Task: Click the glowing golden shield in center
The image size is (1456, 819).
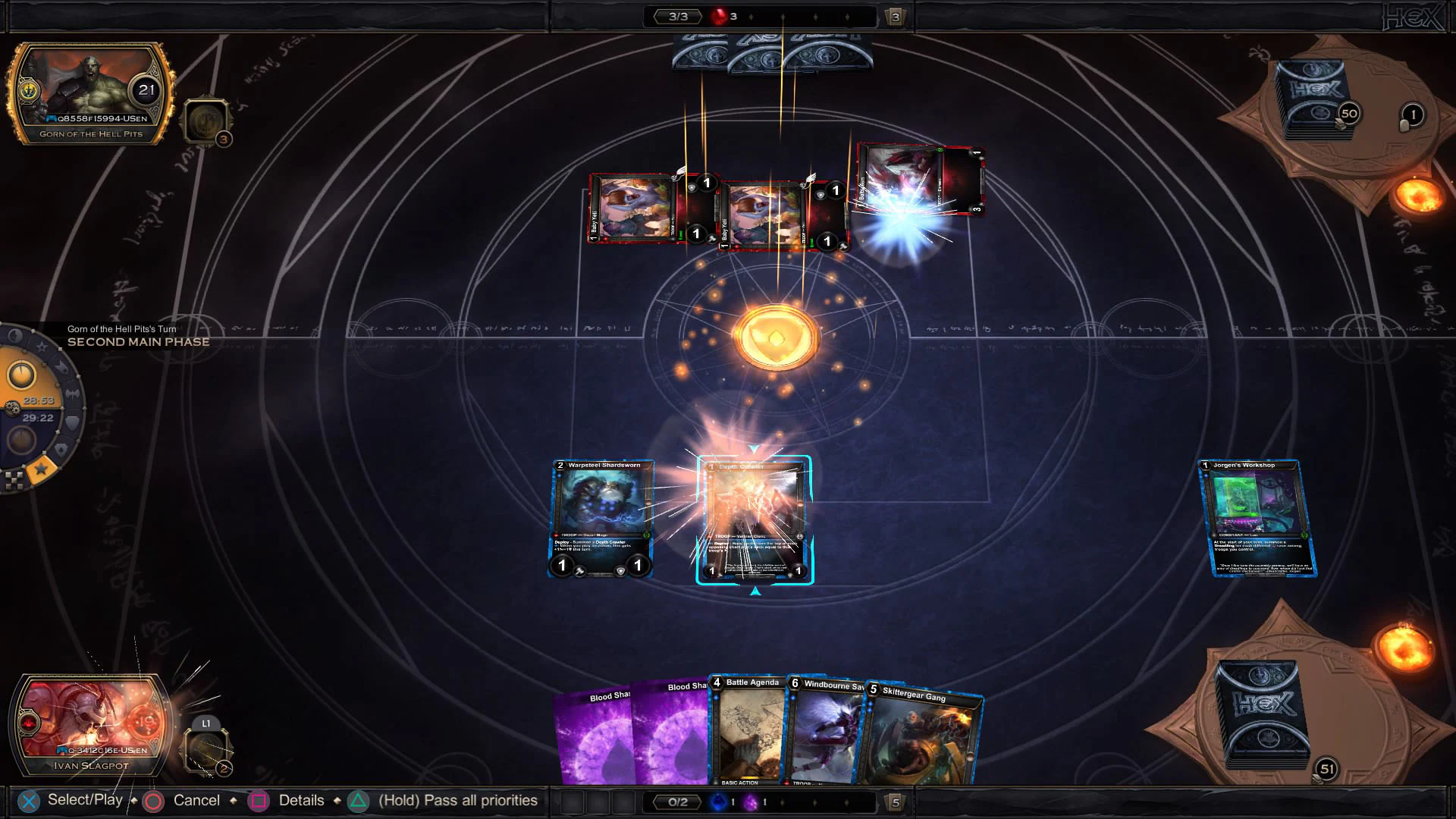Action: coord(776,337)
